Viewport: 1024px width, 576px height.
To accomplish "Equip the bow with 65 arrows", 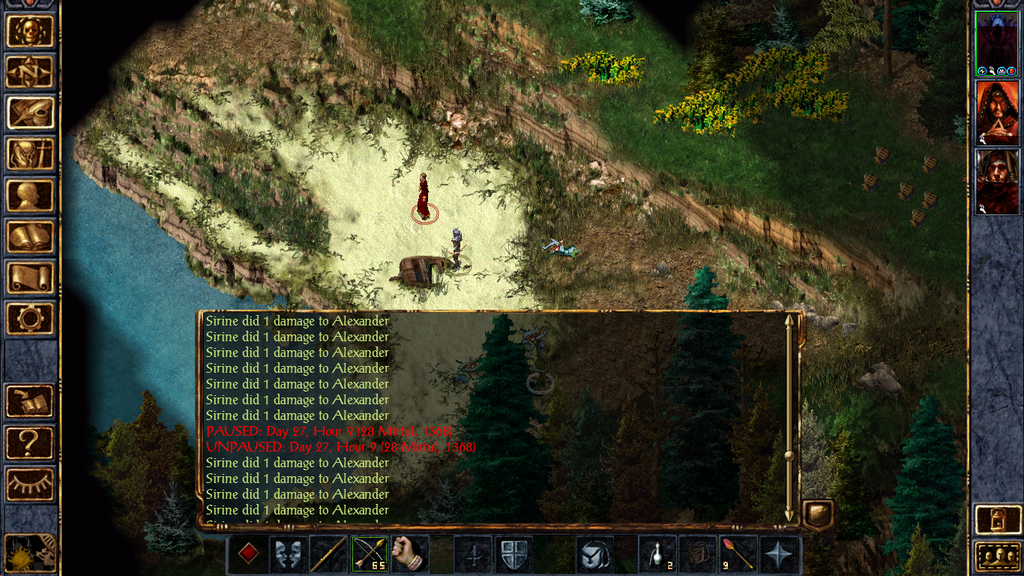I will point(369,554).
